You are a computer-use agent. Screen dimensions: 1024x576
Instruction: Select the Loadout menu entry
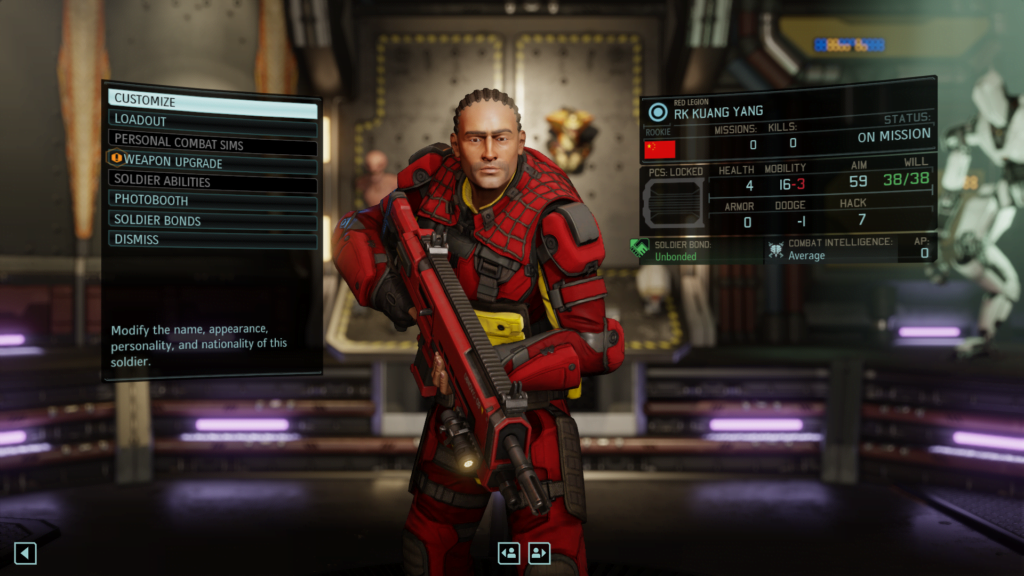(x=212, y=120)
